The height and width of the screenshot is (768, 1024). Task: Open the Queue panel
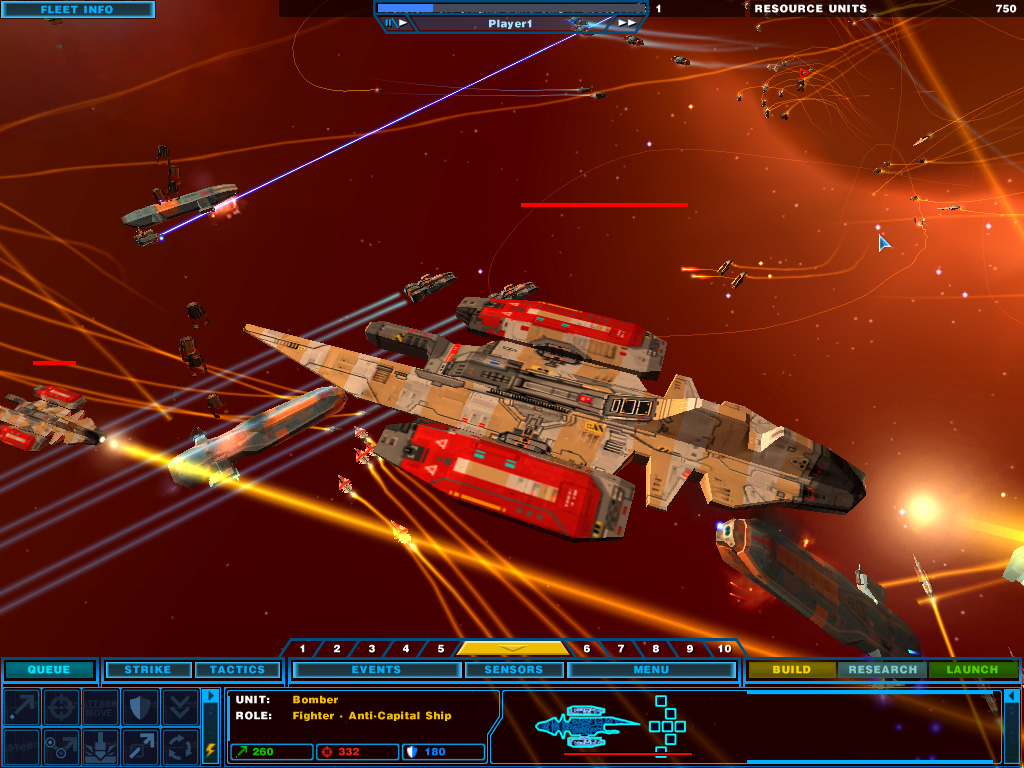pos(49,670)
